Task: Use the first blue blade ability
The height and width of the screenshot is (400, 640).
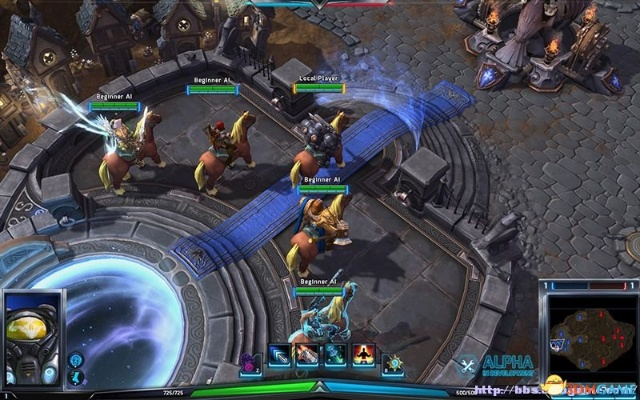Action: coord(280,356)
